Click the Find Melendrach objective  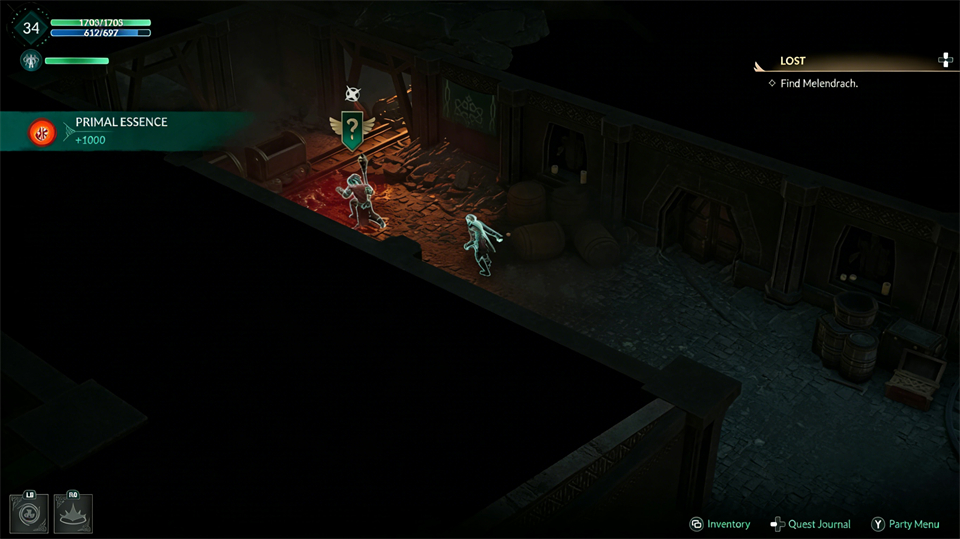coord(818,83)
